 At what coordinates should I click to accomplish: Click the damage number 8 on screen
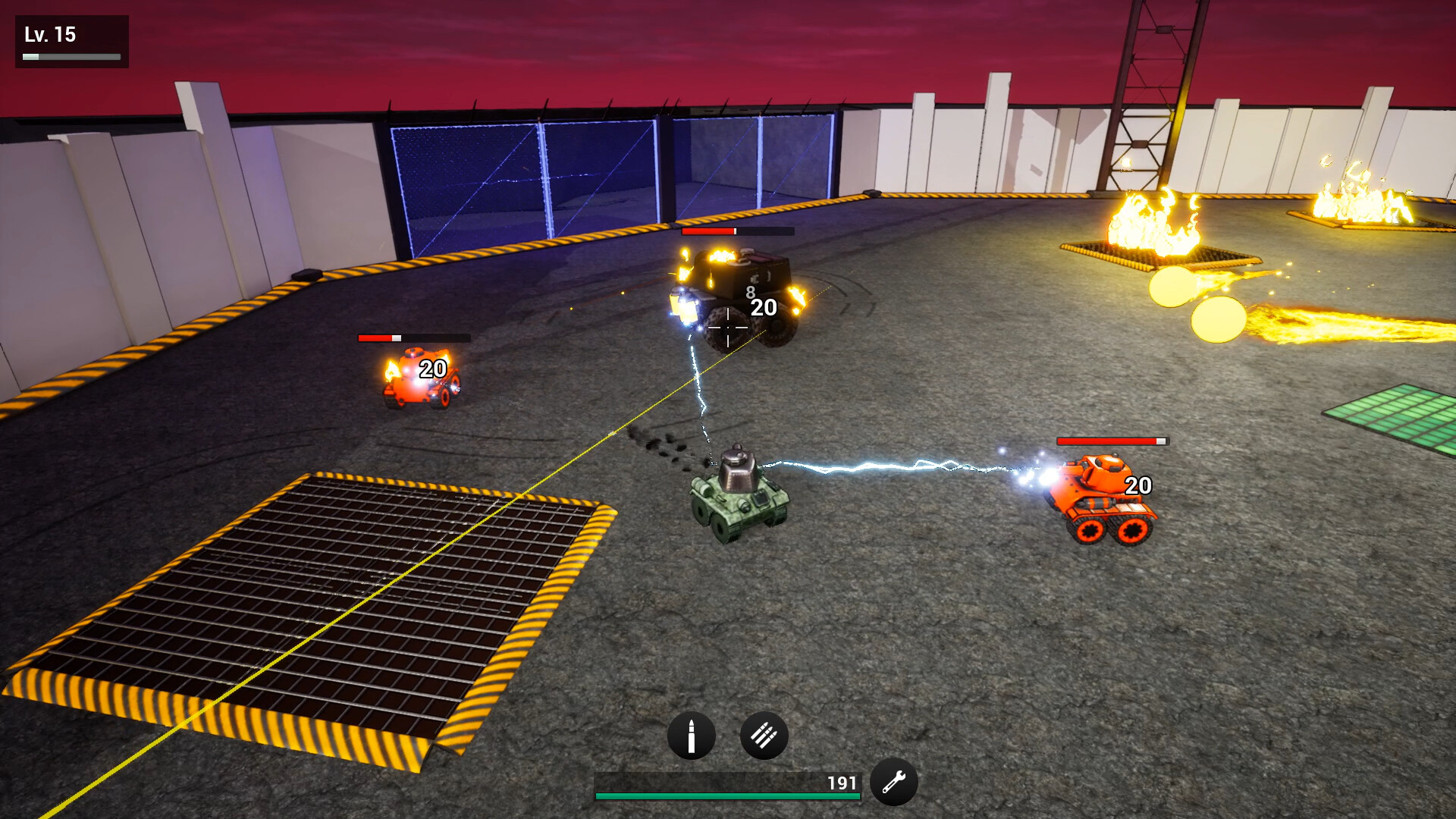click(749, 290)
